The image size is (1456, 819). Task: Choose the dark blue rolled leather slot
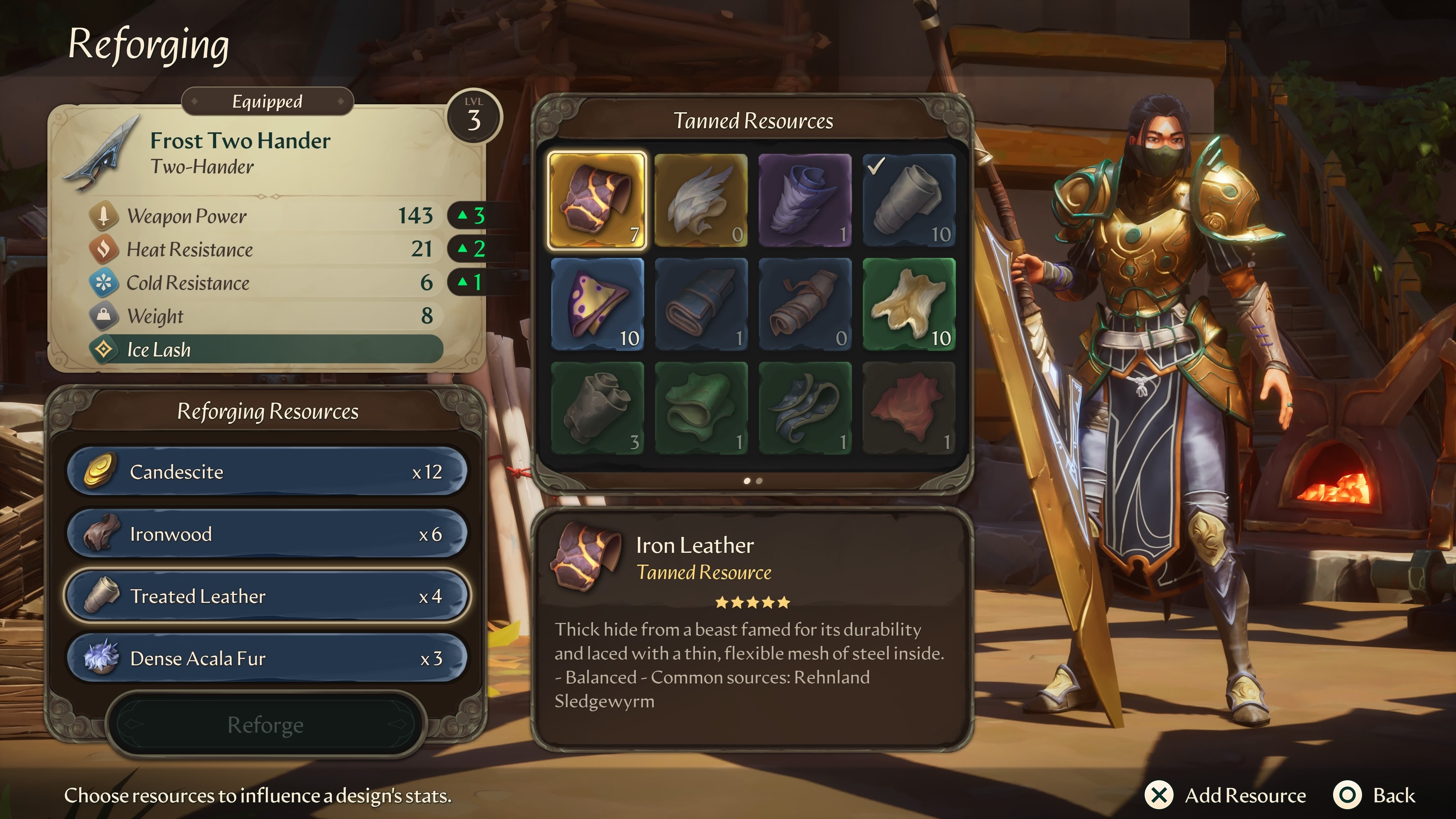pyautogui.click(x=701, y=304)
